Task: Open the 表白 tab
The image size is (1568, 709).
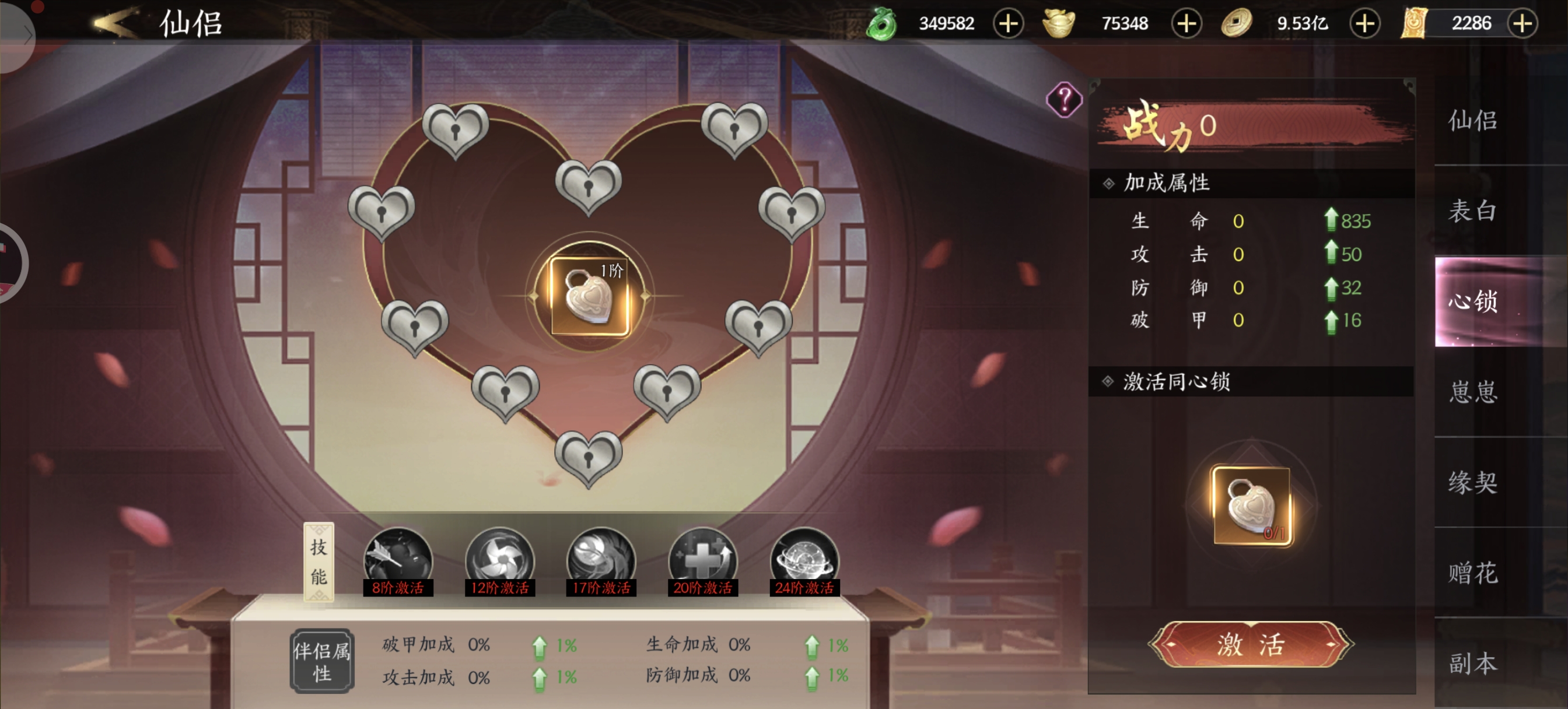Action: pyautogui.click(x=1472, y=210)
